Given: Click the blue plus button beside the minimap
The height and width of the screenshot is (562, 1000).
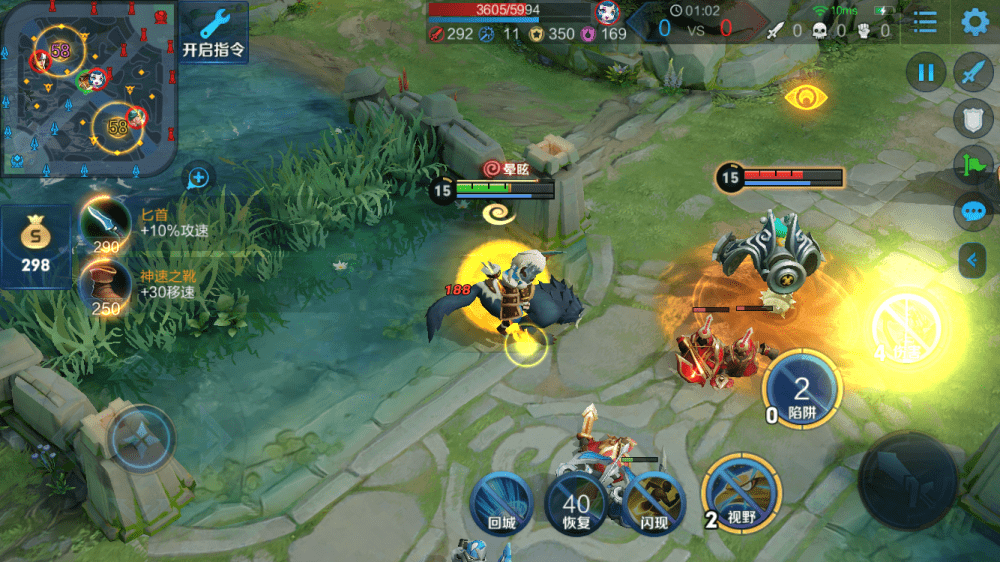Looking at the screenshot, I should click(199, 178).
